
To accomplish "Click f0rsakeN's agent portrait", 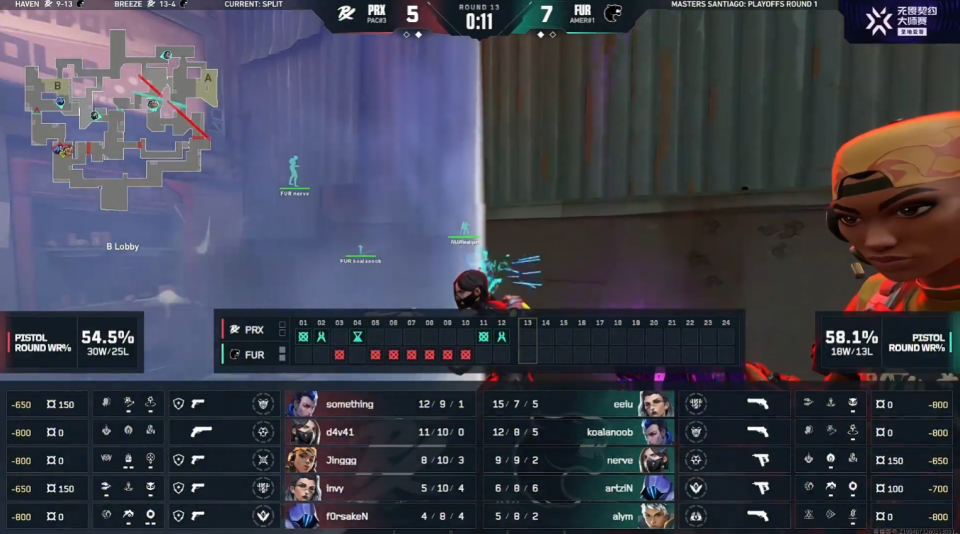I will point(303,516).
